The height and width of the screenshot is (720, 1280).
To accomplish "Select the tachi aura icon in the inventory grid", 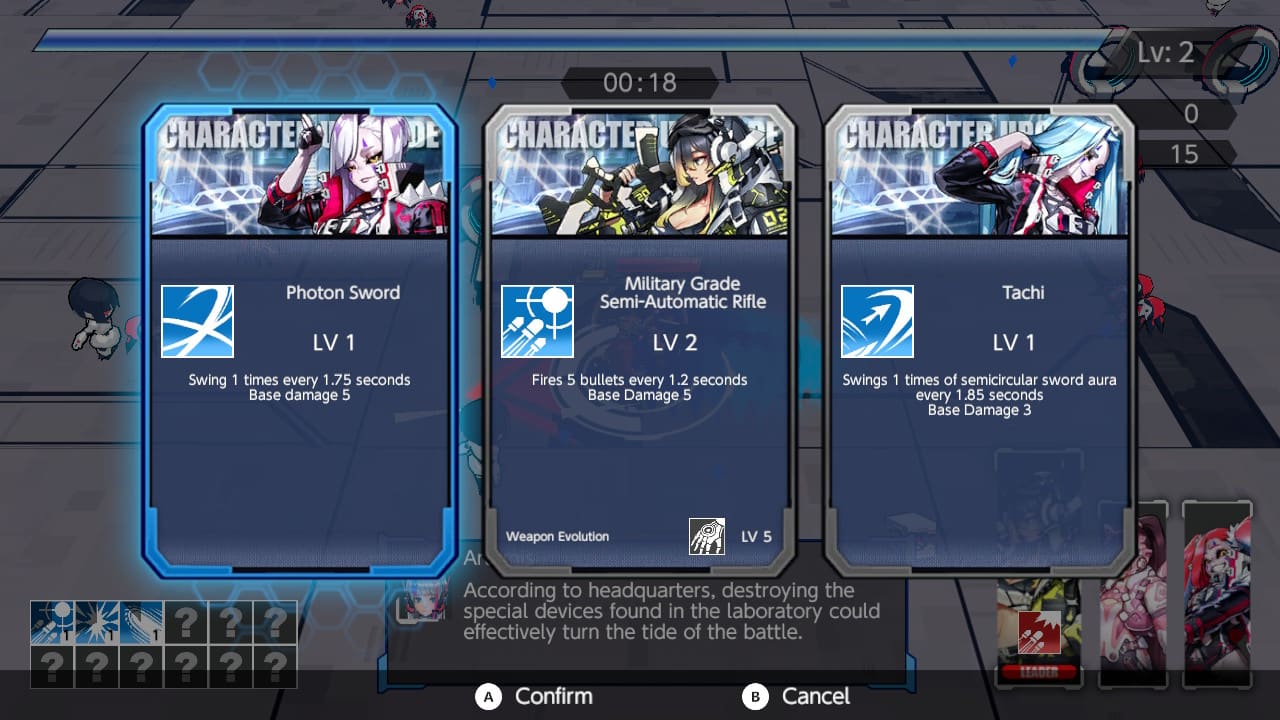I will 142,620.
